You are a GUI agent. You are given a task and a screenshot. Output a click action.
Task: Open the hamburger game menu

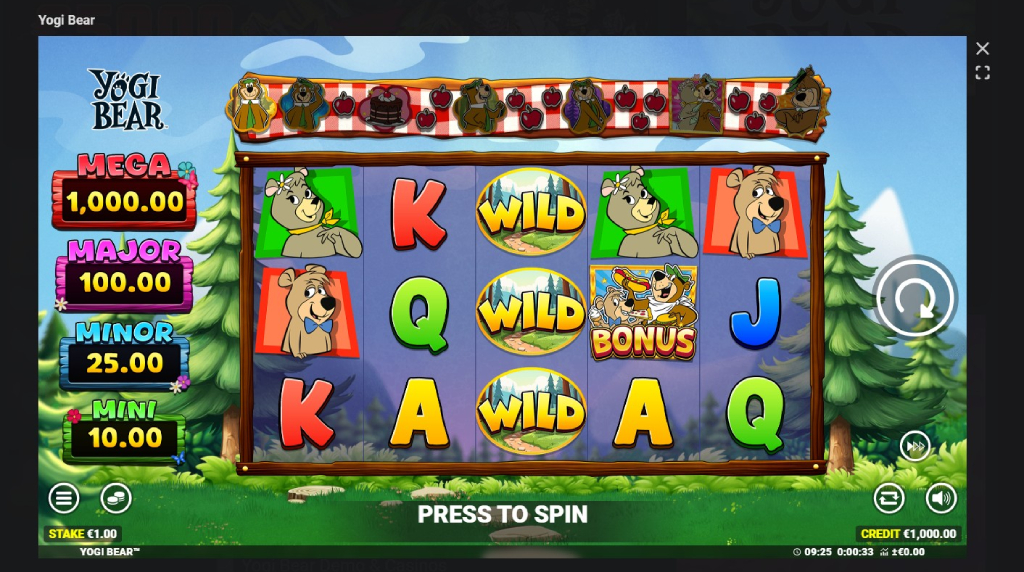[64, 497]
